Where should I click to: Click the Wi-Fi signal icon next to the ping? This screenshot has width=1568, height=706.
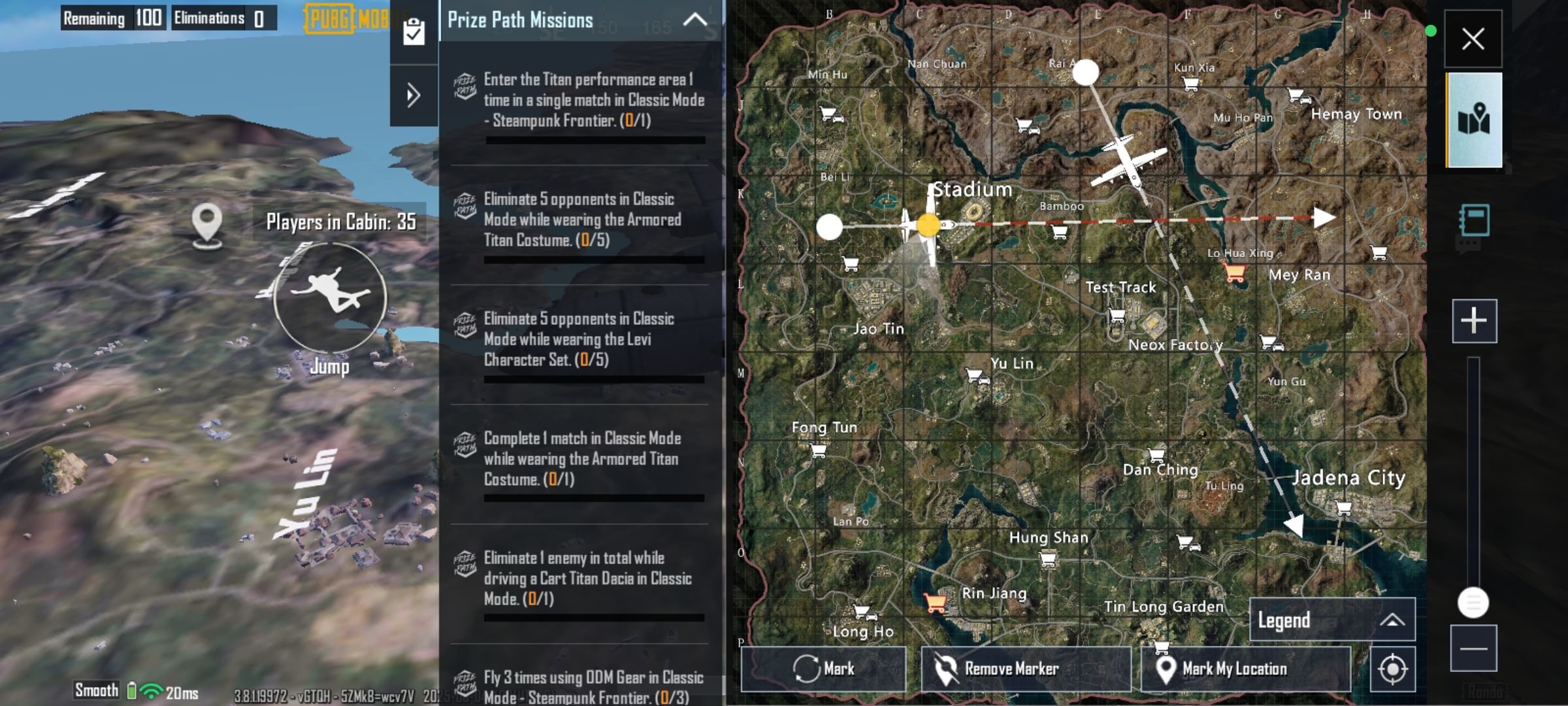[152, 690]
